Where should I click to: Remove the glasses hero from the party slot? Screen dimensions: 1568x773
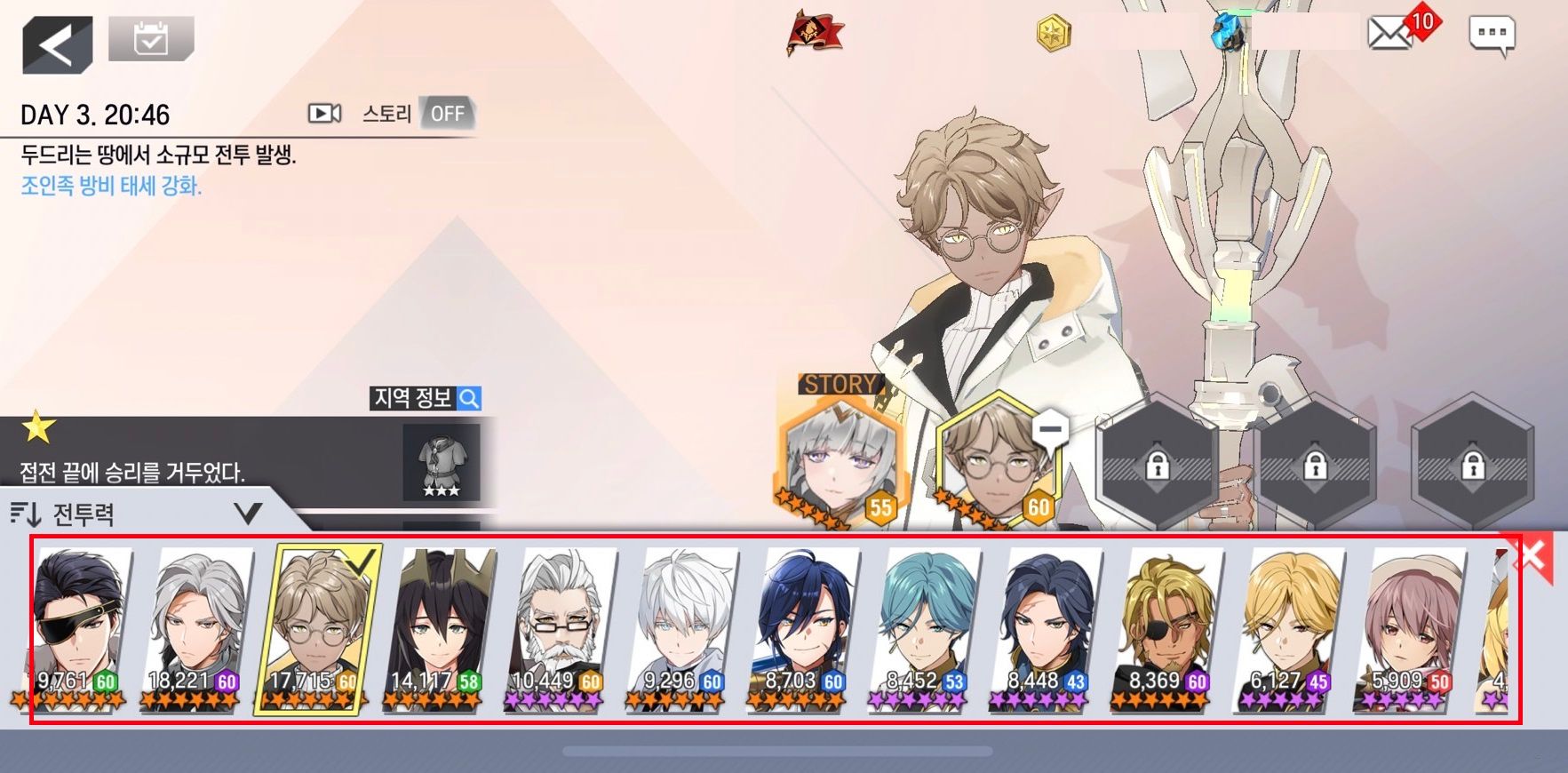tap(1050, 429)
